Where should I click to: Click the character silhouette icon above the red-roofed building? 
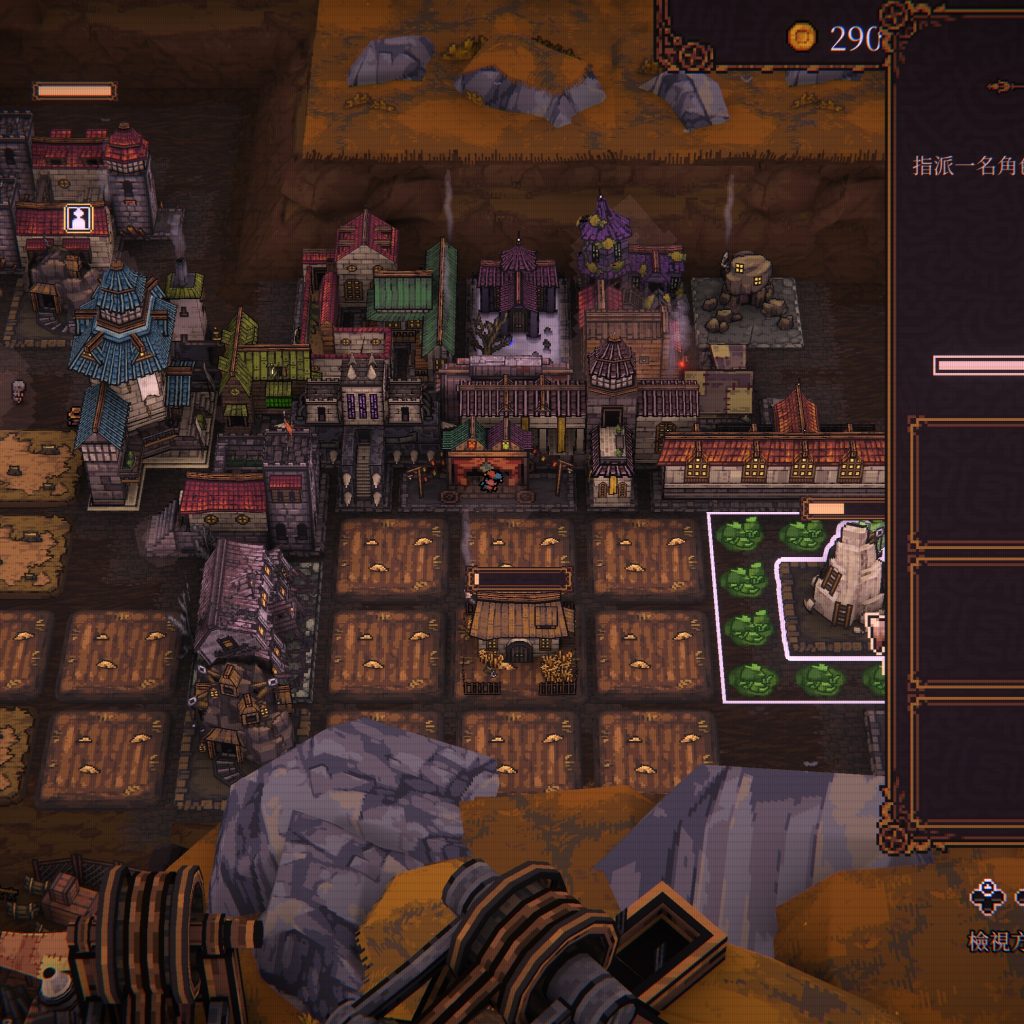pos(78,217)
